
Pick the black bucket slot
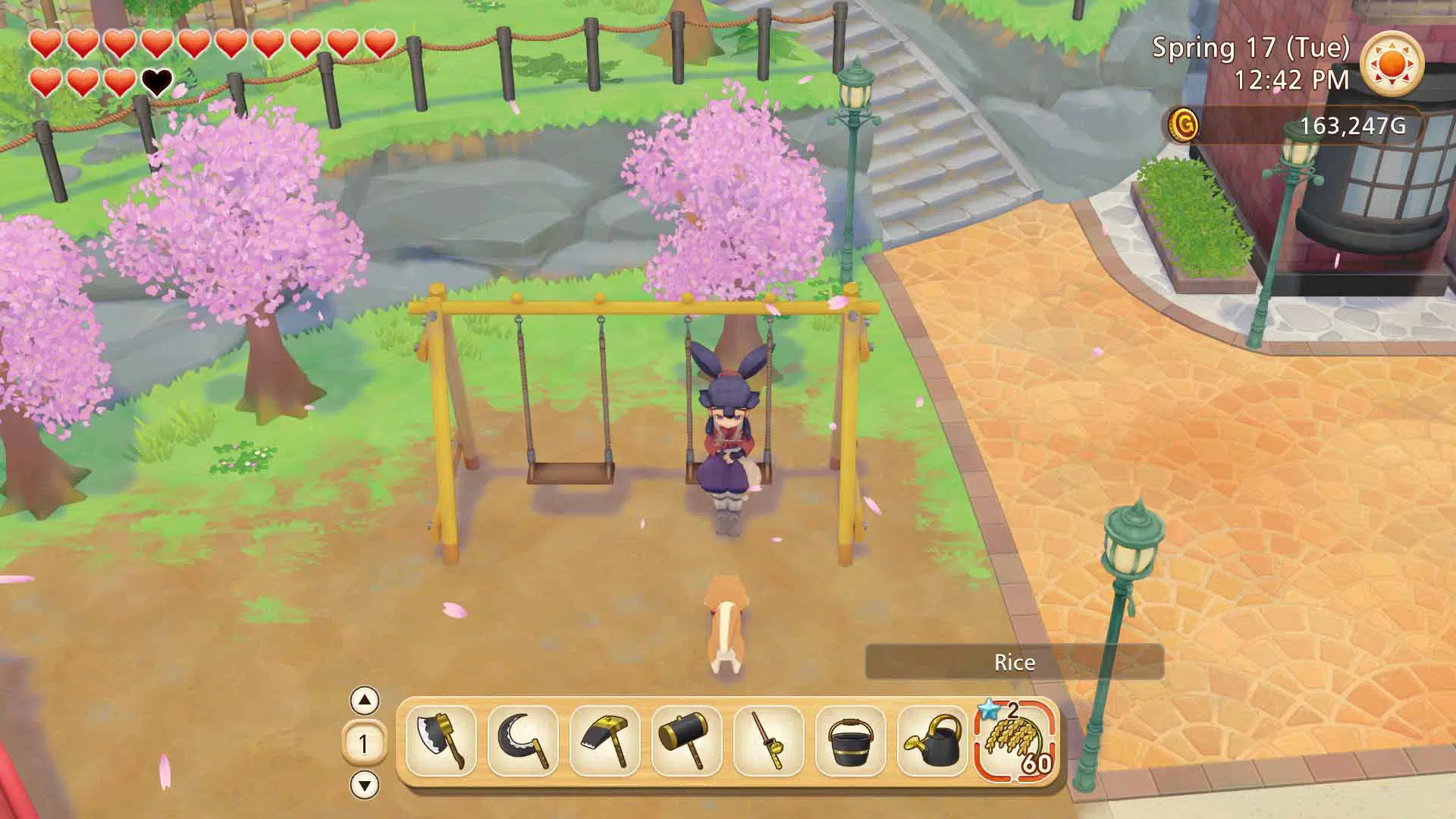[850, 741]
